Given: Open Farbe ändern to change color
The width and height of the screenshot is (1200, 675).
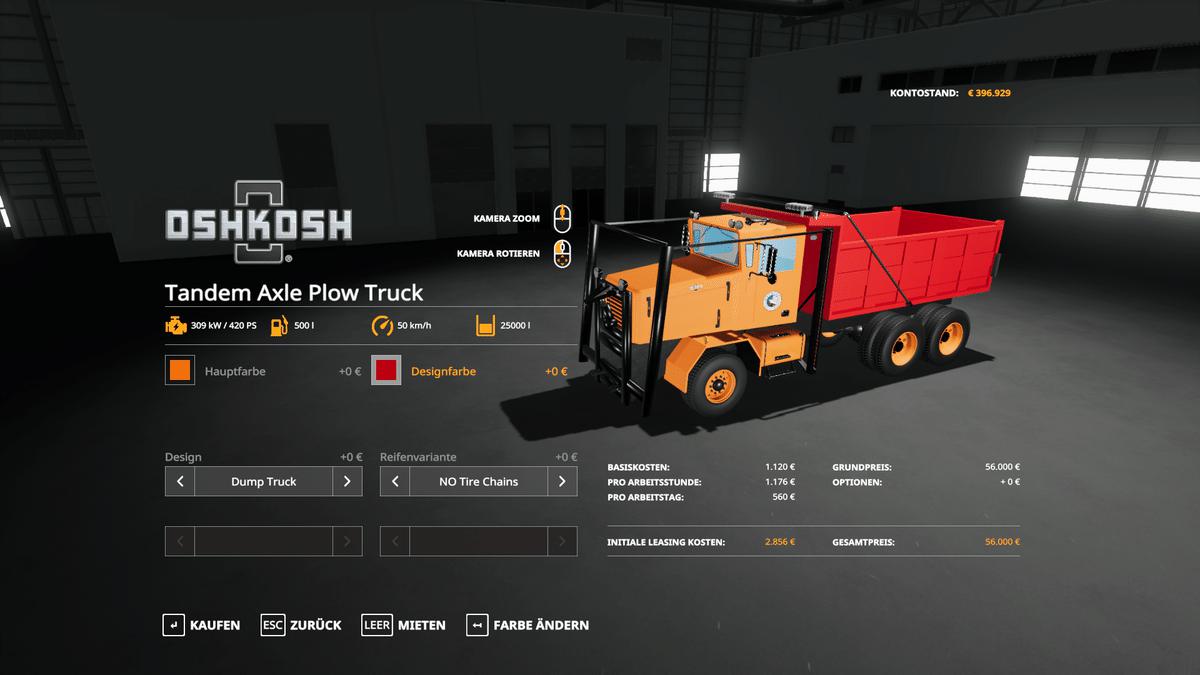Looking at the screenshot, I should click(528, 625).
